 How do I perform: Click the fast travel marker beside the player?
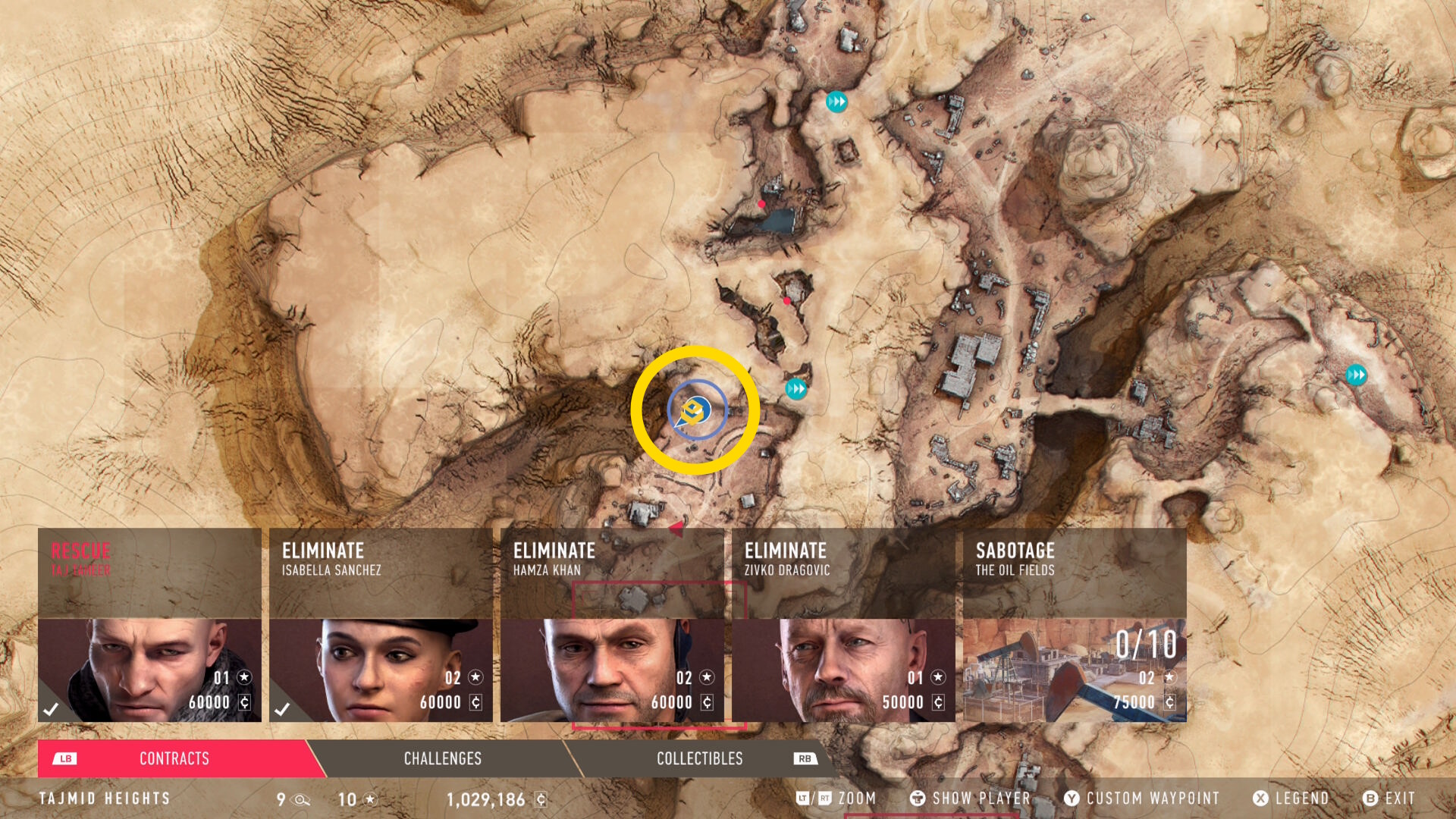[x=796, y=389]
